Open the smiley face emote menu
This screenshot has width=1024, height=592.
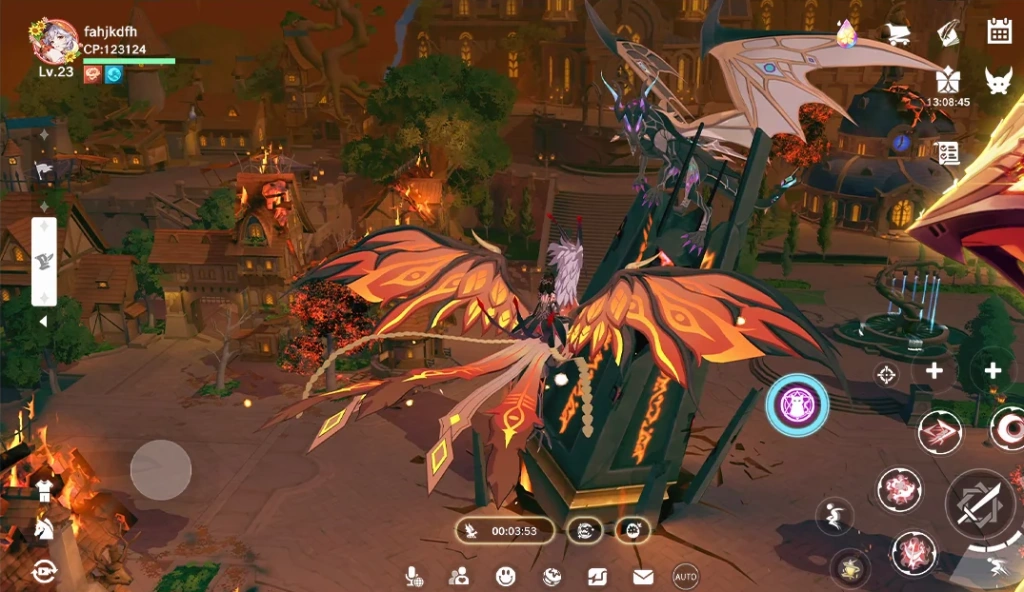coord(506,577)
